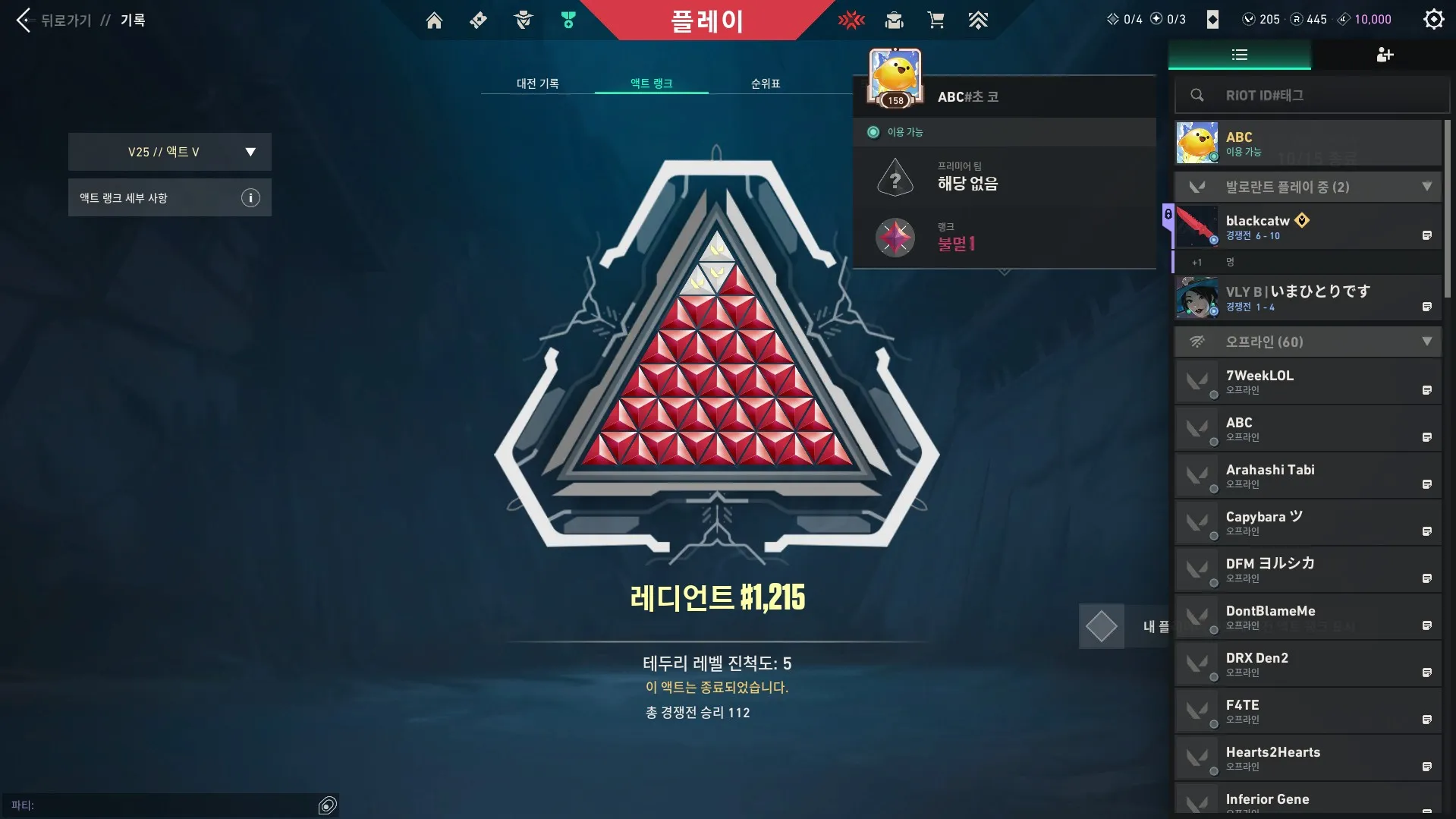Click the 액트 랭크 세부 사항 info button
The width and height of the screenshot is (1456, 819).
click(250, 197)
